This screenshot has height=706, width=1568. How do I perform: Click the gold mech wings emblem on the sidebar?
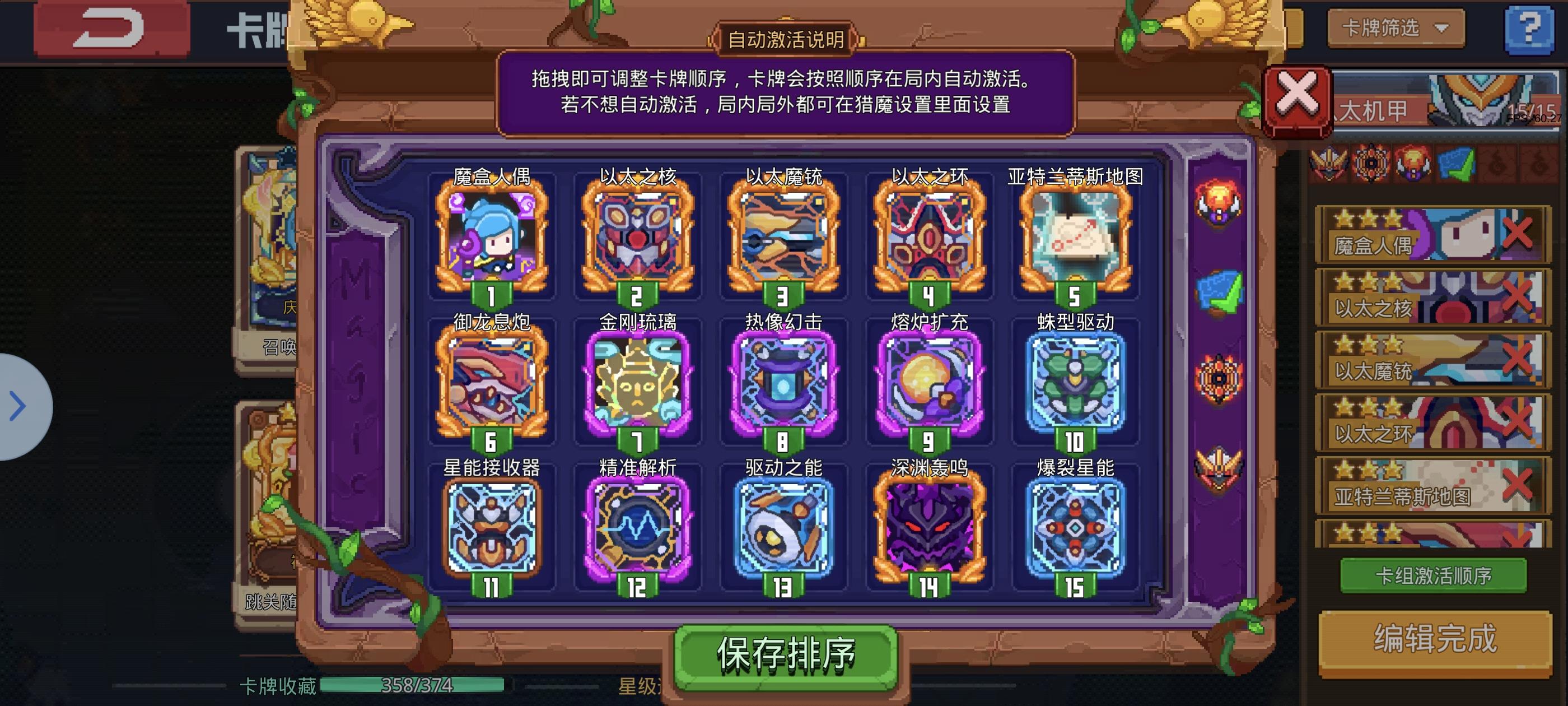coord(1219,466)
